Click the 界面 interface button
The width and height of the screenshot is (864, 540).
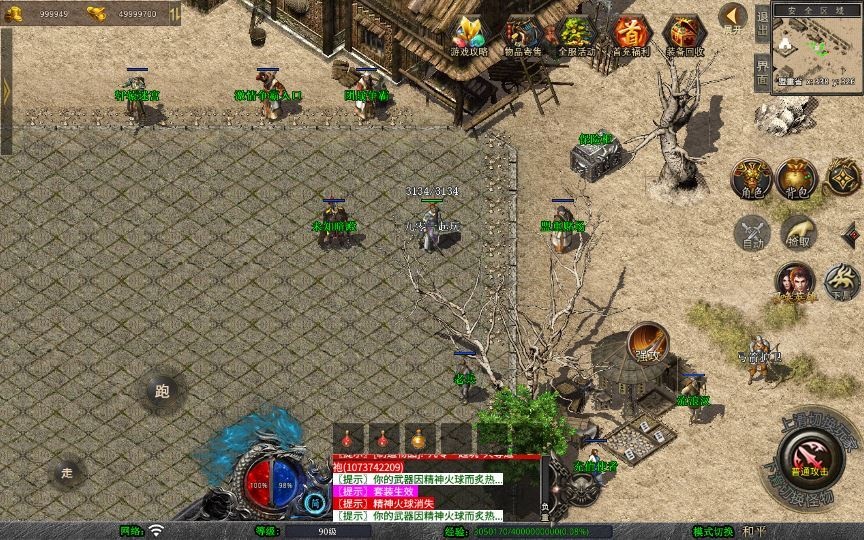[x=762, y=73]
